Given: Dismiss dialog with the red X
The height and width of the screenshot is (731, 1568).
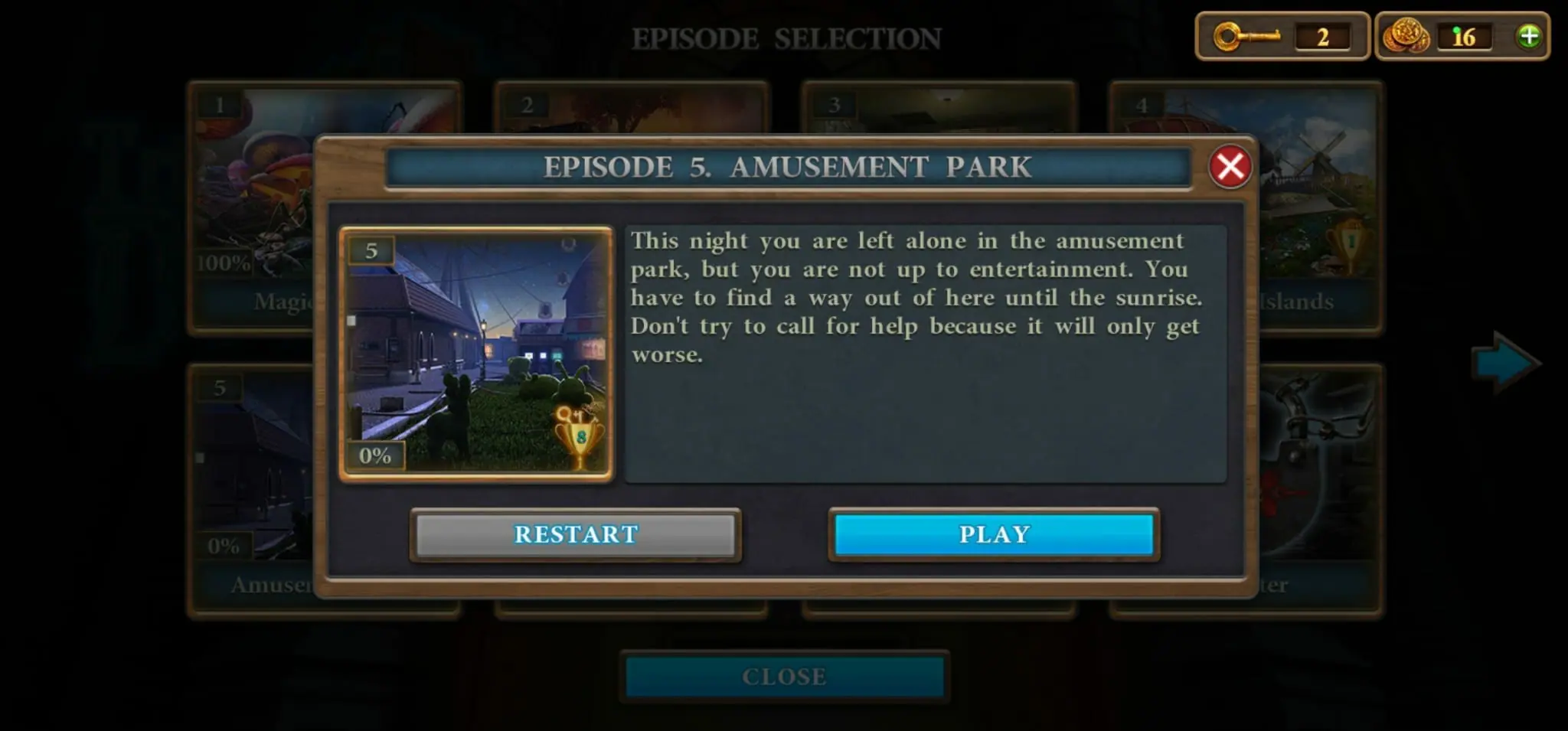Looking at the screenshot, I should [1230, 168].
